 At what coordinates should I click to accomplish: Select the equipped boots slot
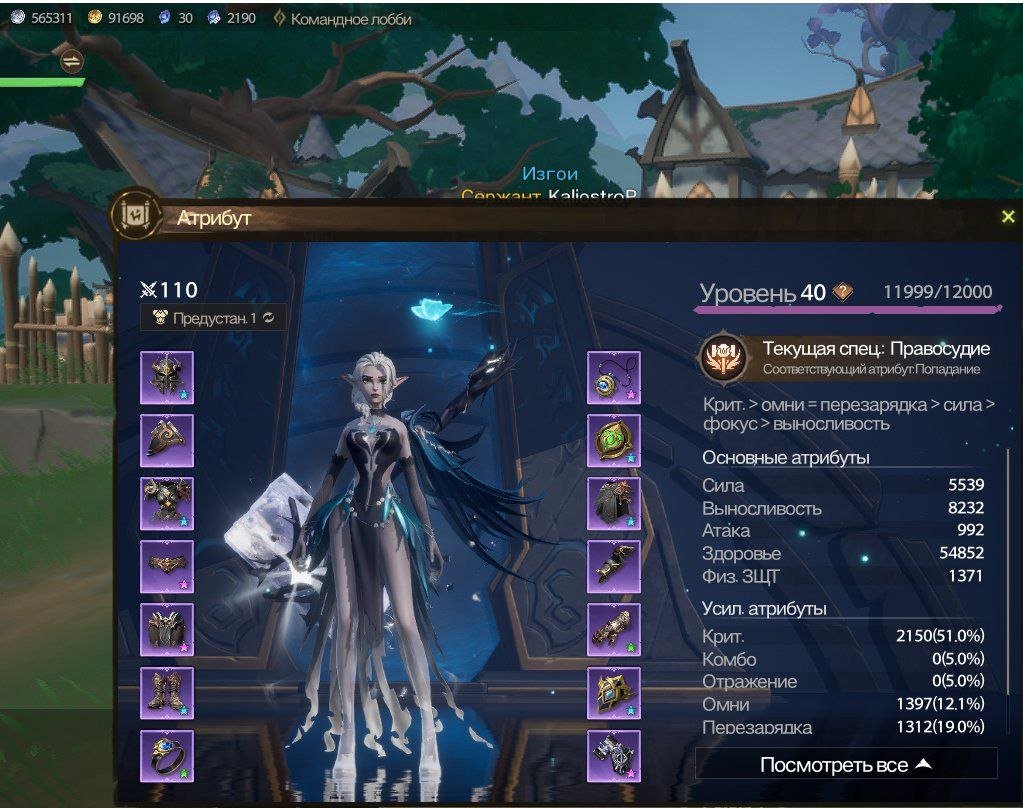tap(166, 692)
